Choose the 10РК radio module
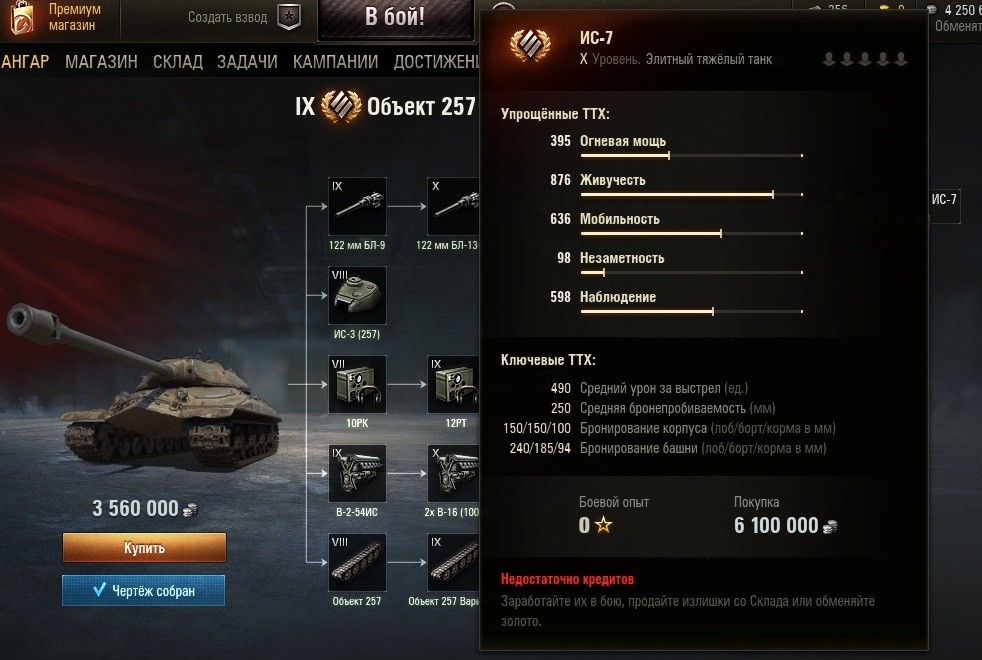The image size is (982, 660). coord(357,384)
